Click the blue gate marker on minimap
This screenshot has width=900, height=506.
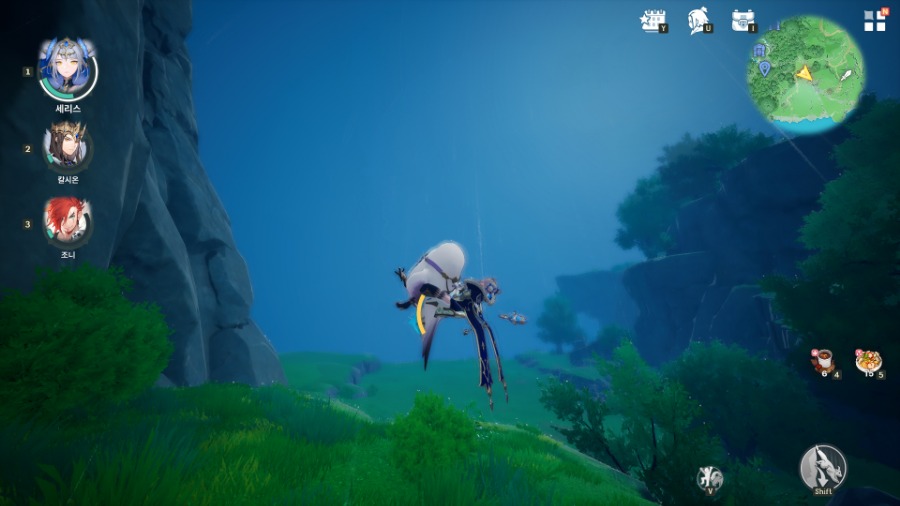[x=760, y=49]
